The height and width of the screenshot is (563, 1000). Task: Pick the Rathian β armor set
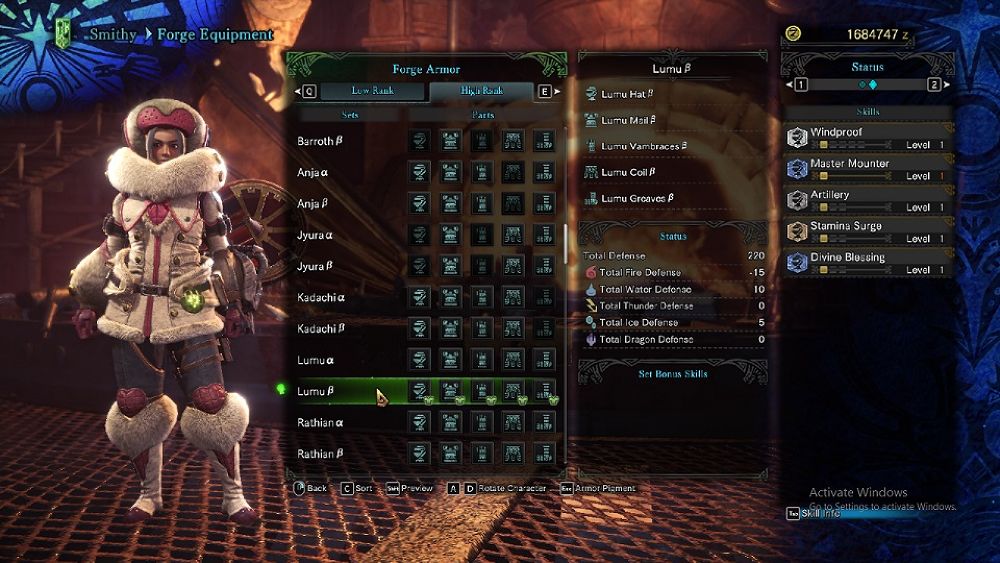tap(320, 453)
